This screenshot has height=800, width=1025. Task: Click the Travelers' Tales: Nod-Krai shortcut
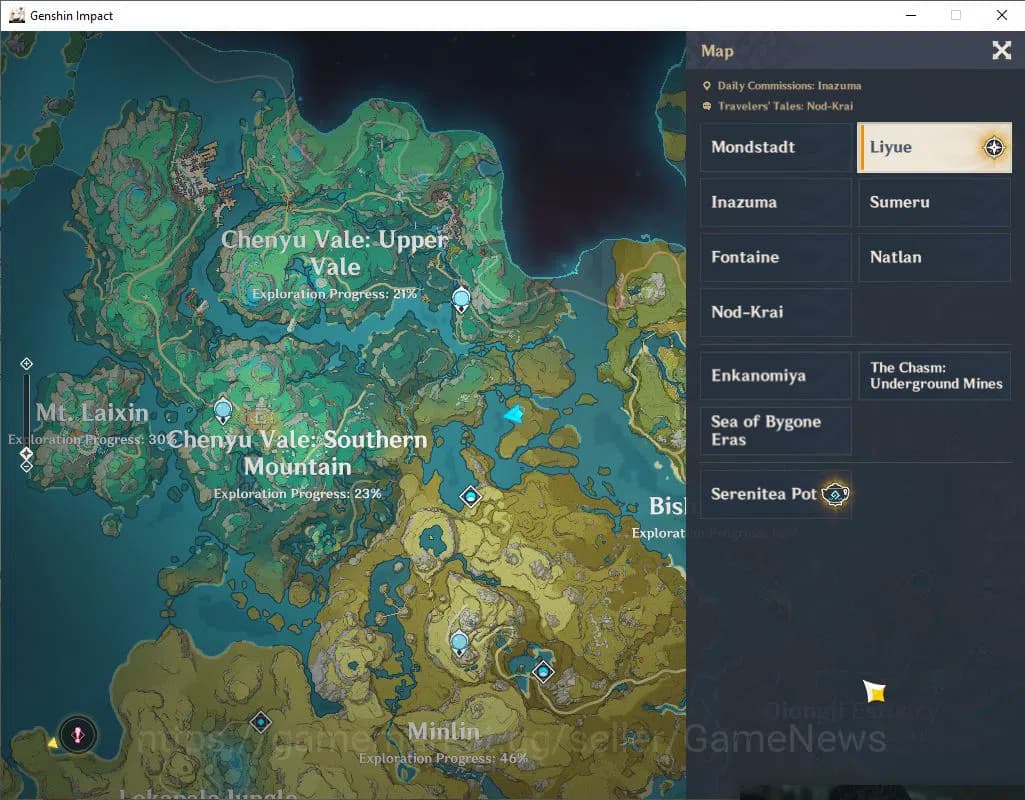784,106
